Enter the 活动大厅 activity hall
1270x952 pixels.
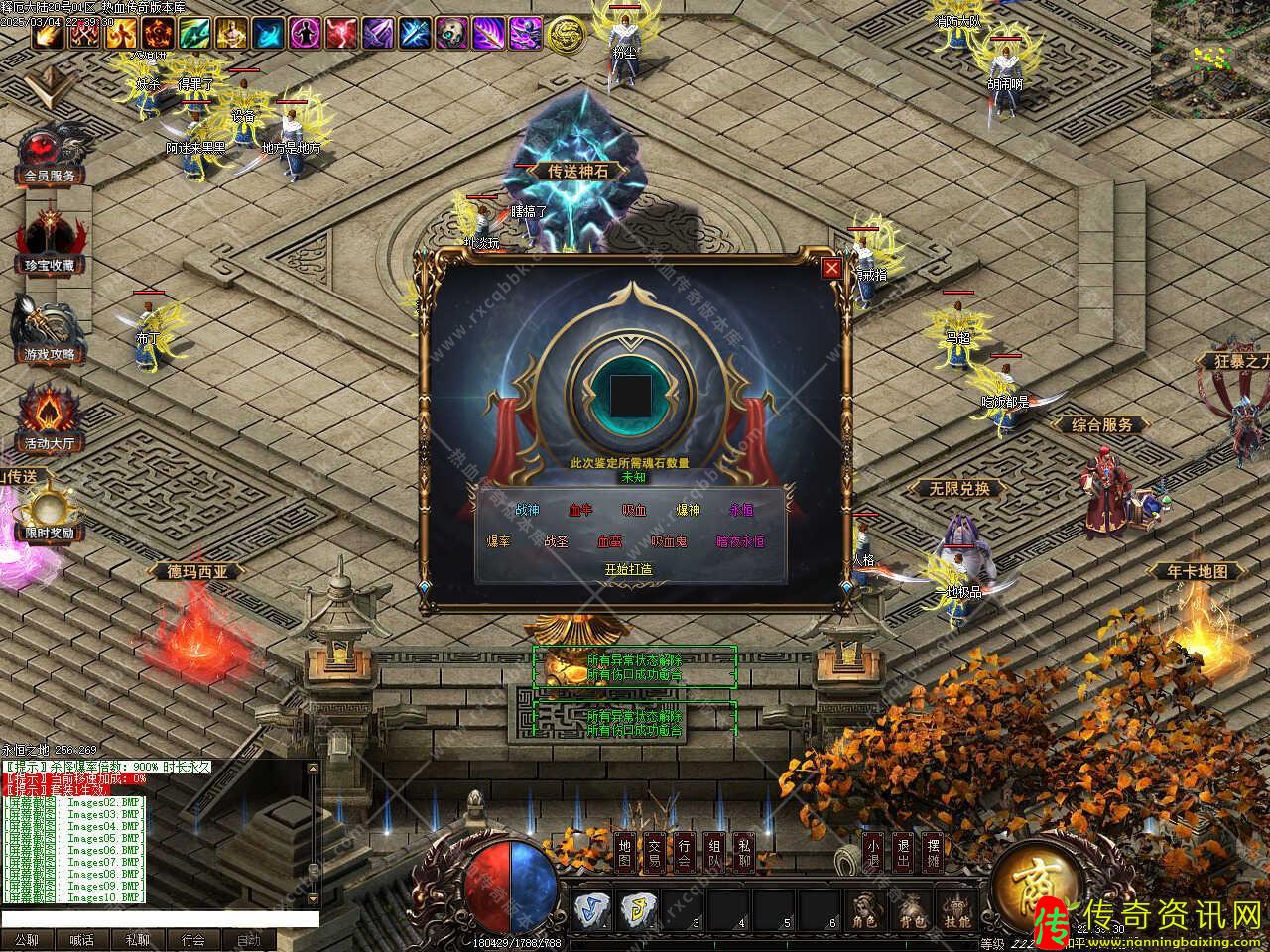50,421
